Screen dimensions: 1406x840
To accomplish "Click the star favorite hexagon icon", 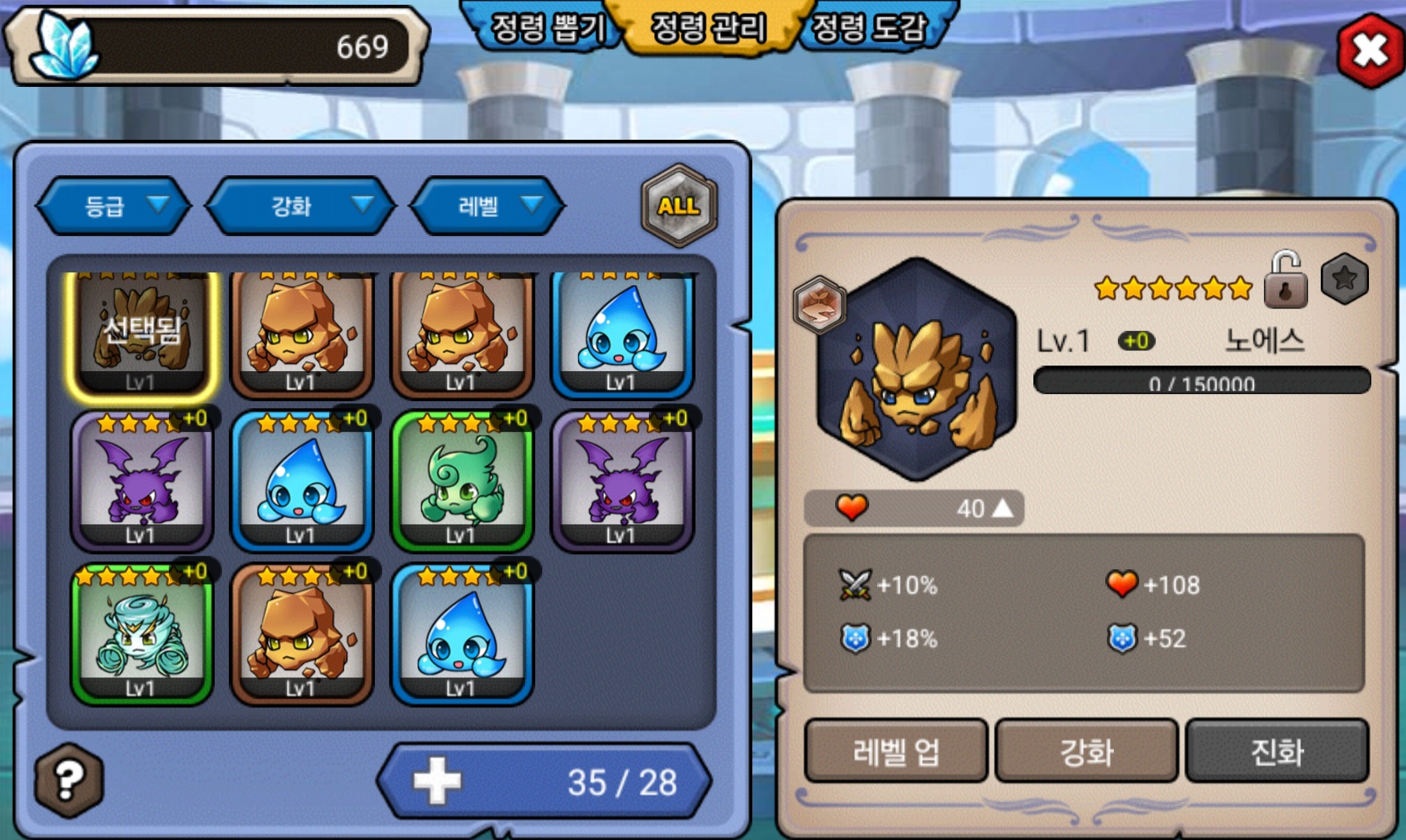I will pyautogui.click(x=1344, y=279).
